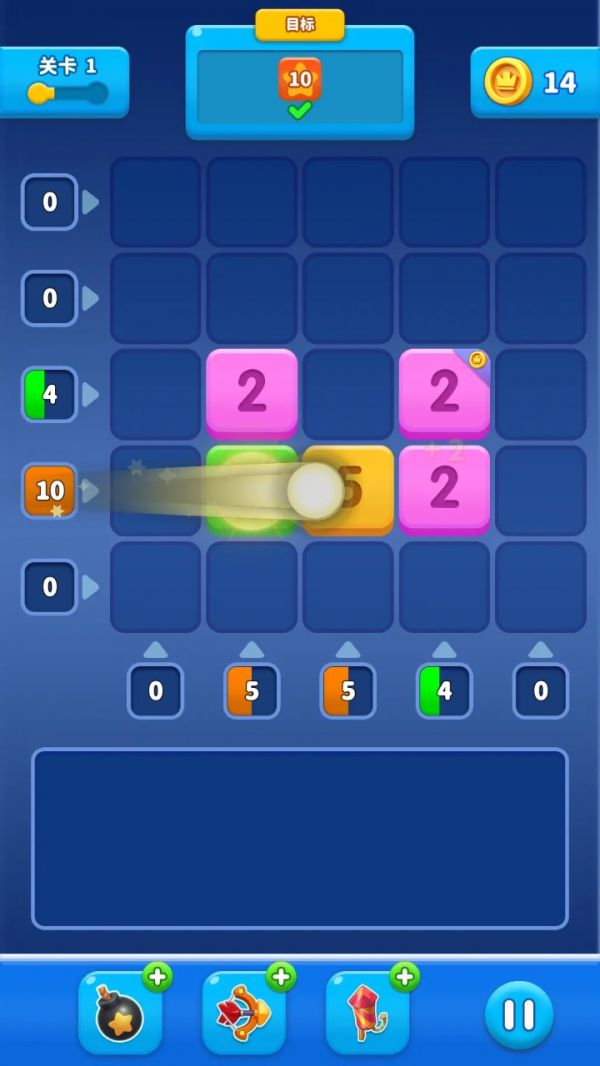The width and height of the screenshot is (600, 1066).
Task: Select the pink 2 tile with crown badge
Action: (x=444, y=393)
